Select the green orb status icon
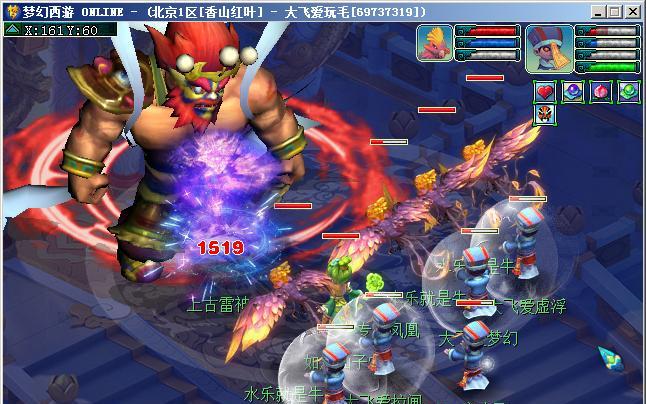 pos(627,91)
